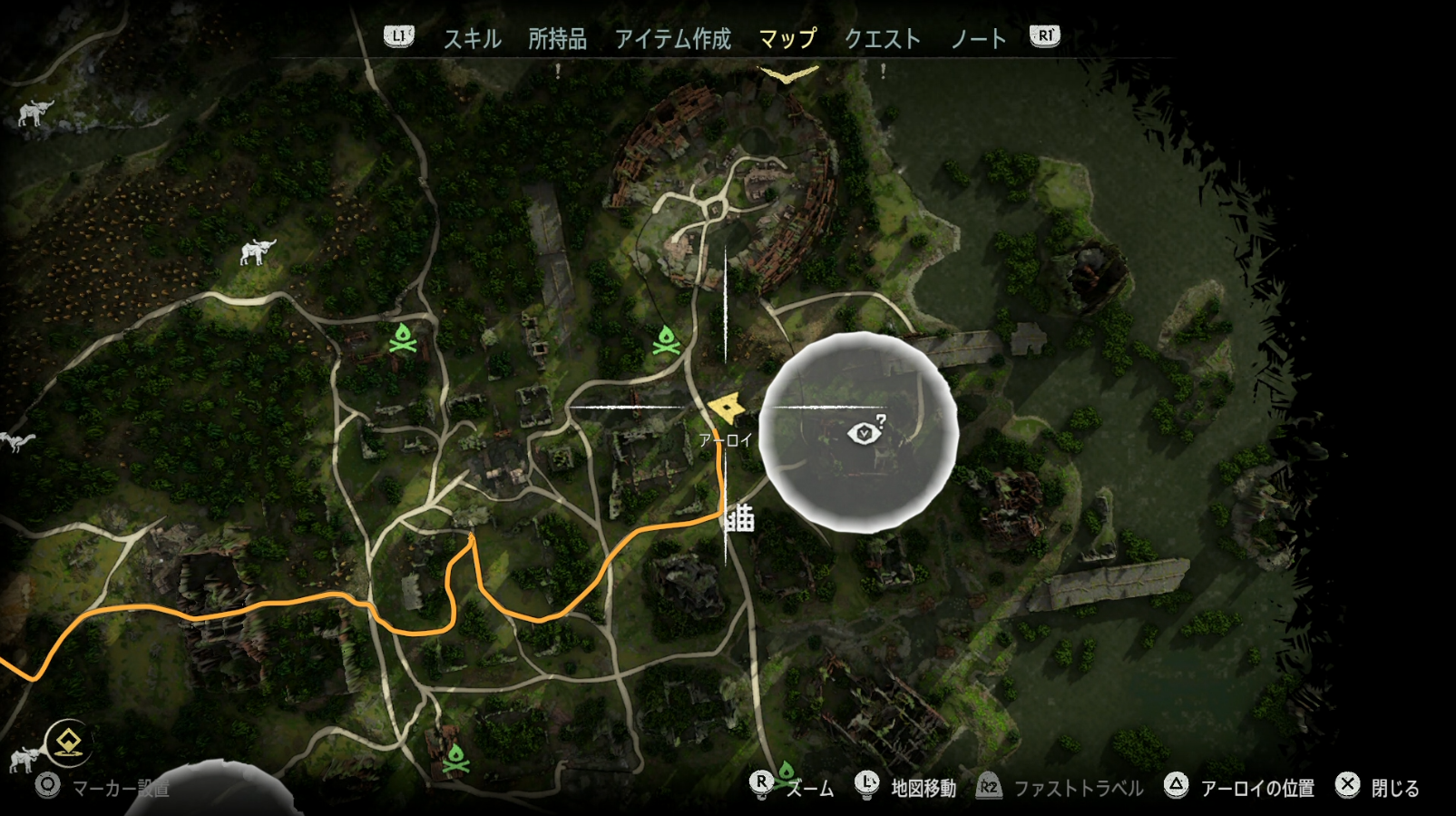This screenshot has width=1456, height=816.
Task: Show the ノート tab
Action: (x=978, y=38)
